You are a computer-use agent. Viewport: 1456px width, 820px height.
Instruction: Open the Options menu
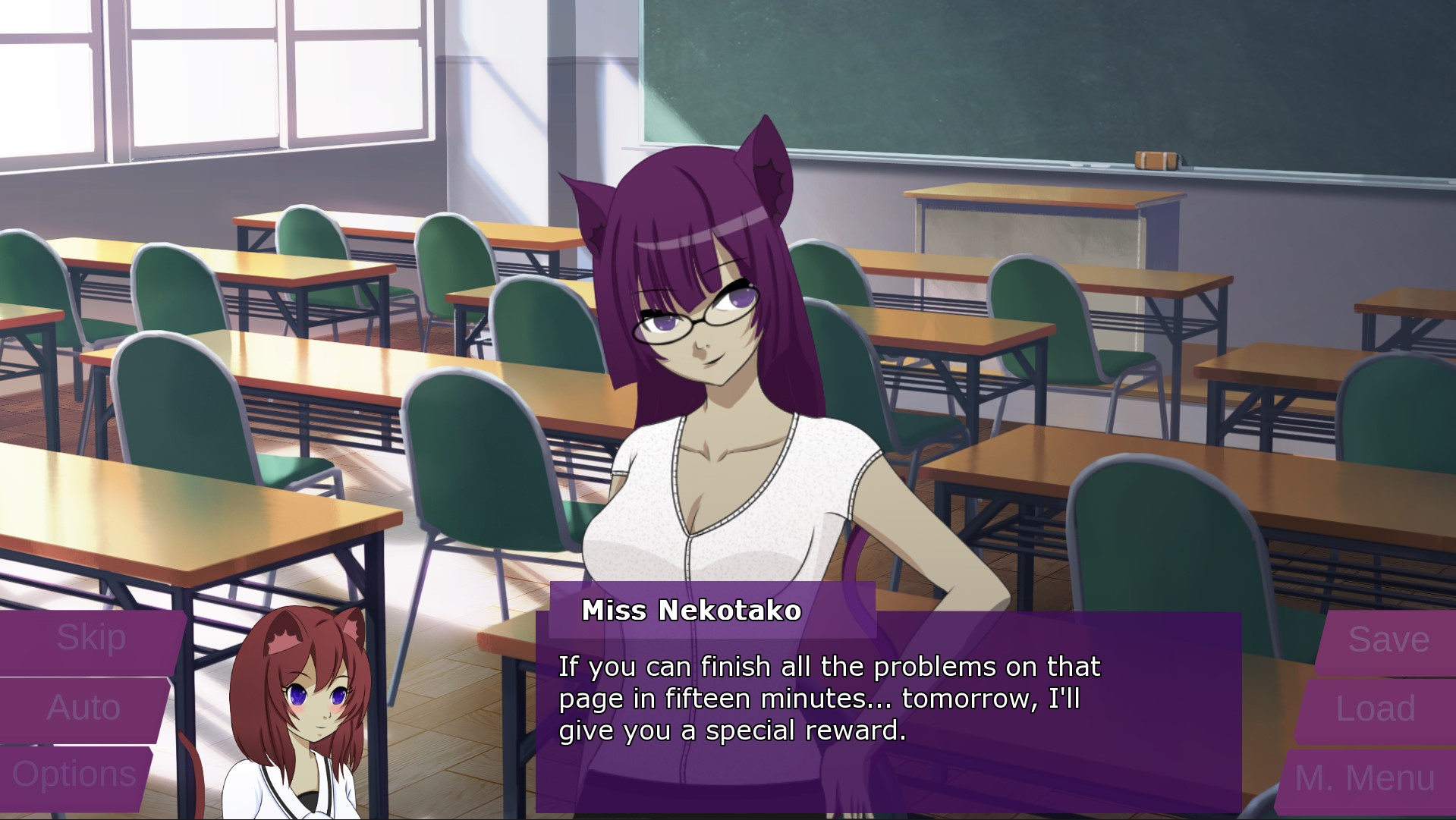coord(74,775)
